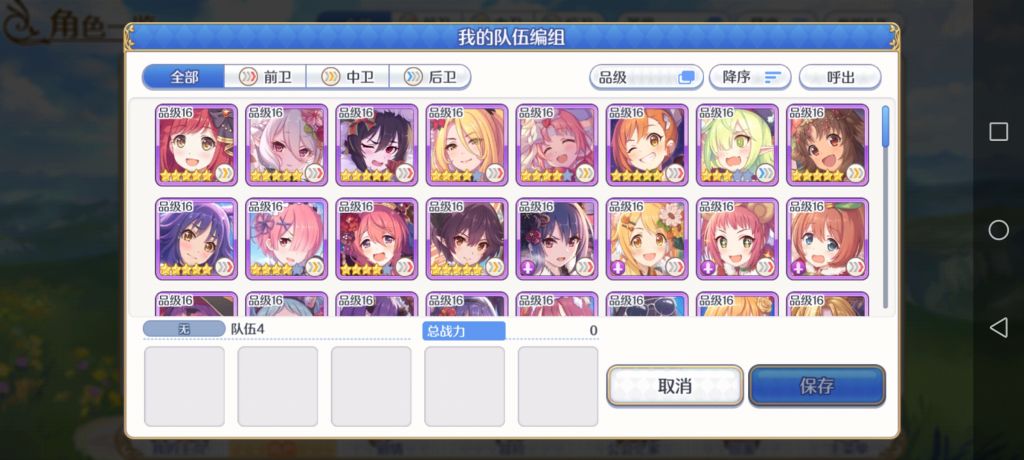Switch to the 全部 all-characters tab
Image resolution: width=1024 pixels, height=460 pixels.
(183, 77)
